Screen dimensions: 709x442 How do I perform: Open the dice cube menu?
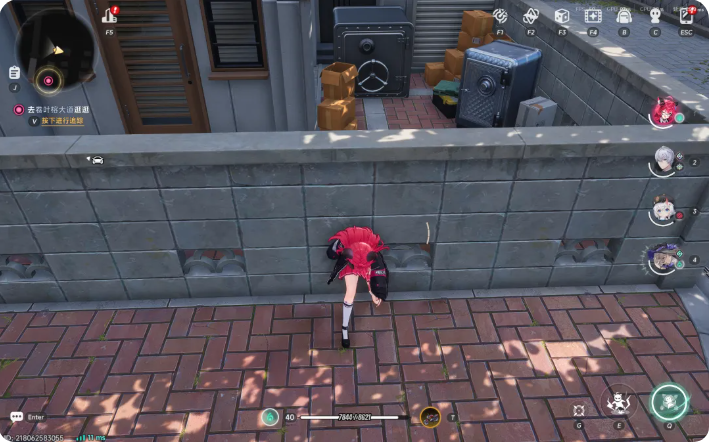[562, 16]
